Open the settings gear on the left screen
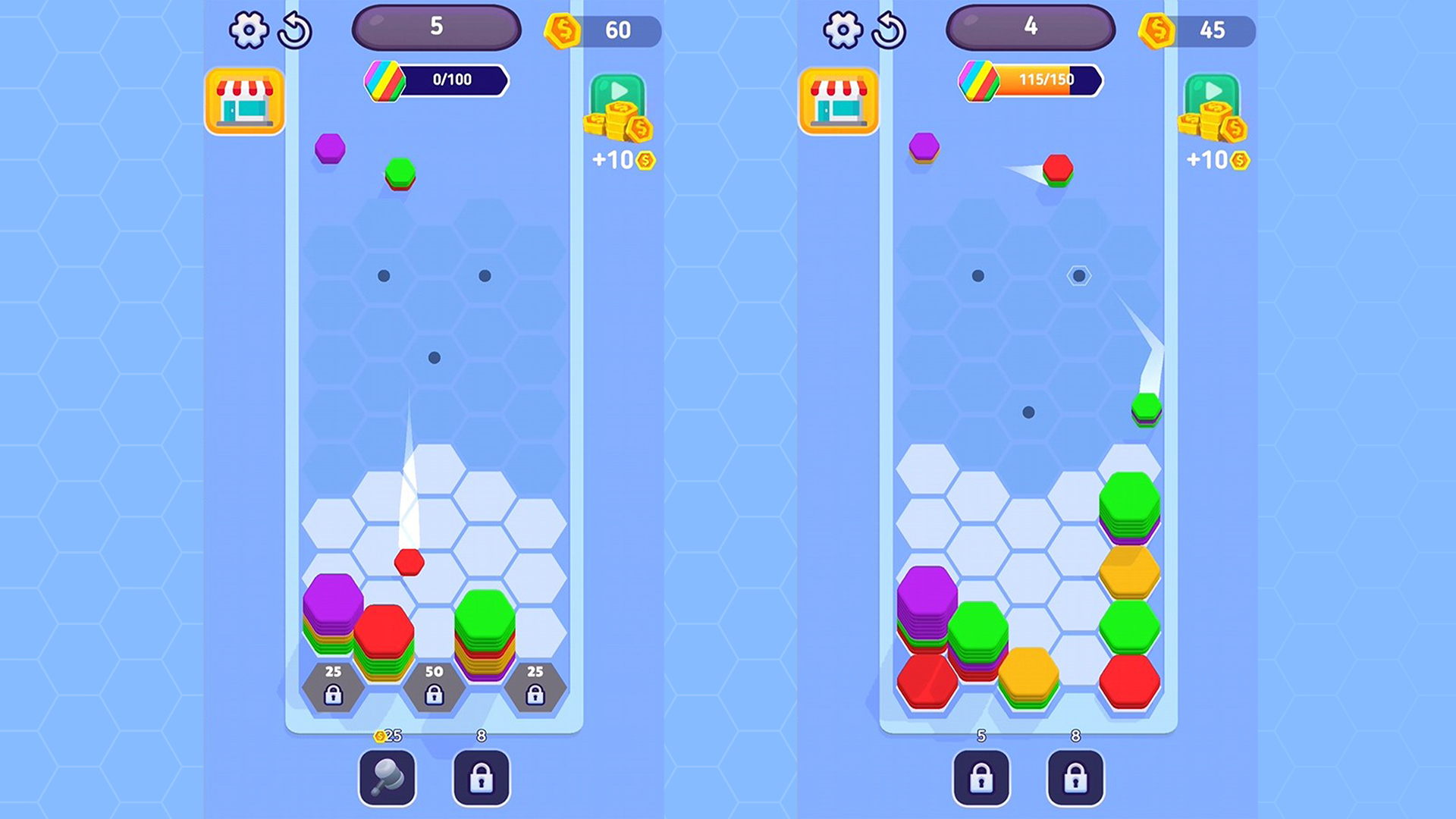Image resolution: width=1456 pixels, height=819 pixels. pos(250,30)
